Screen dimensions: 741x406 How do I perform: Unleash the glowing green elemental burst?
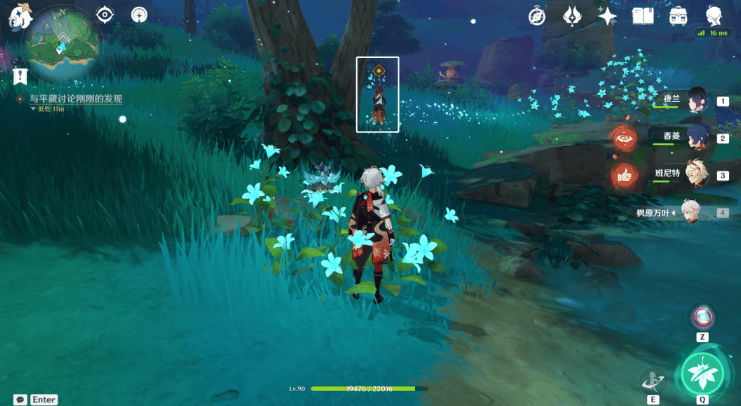pos(702,373)
